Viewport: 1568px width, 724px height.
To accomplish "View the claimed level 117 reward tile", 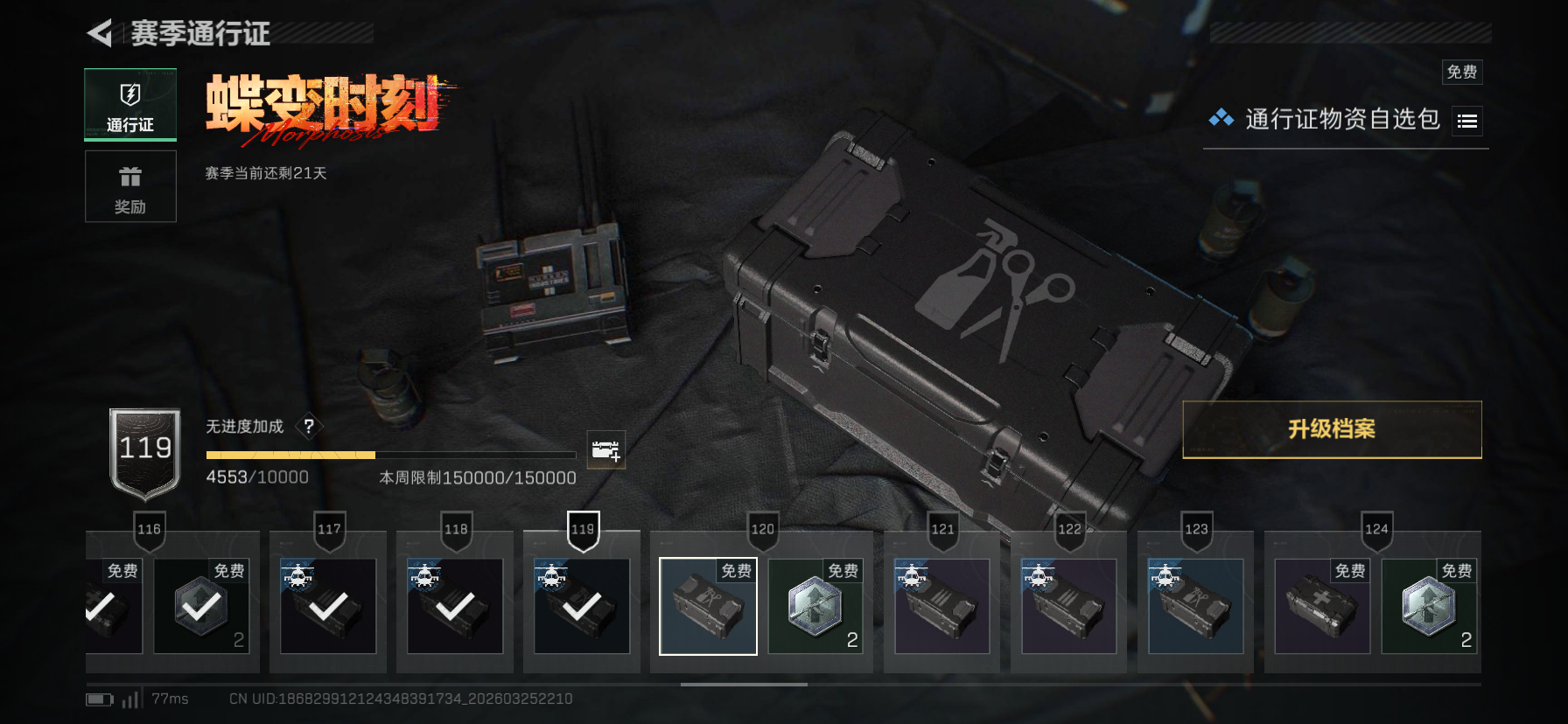I will tap(328, 606).
